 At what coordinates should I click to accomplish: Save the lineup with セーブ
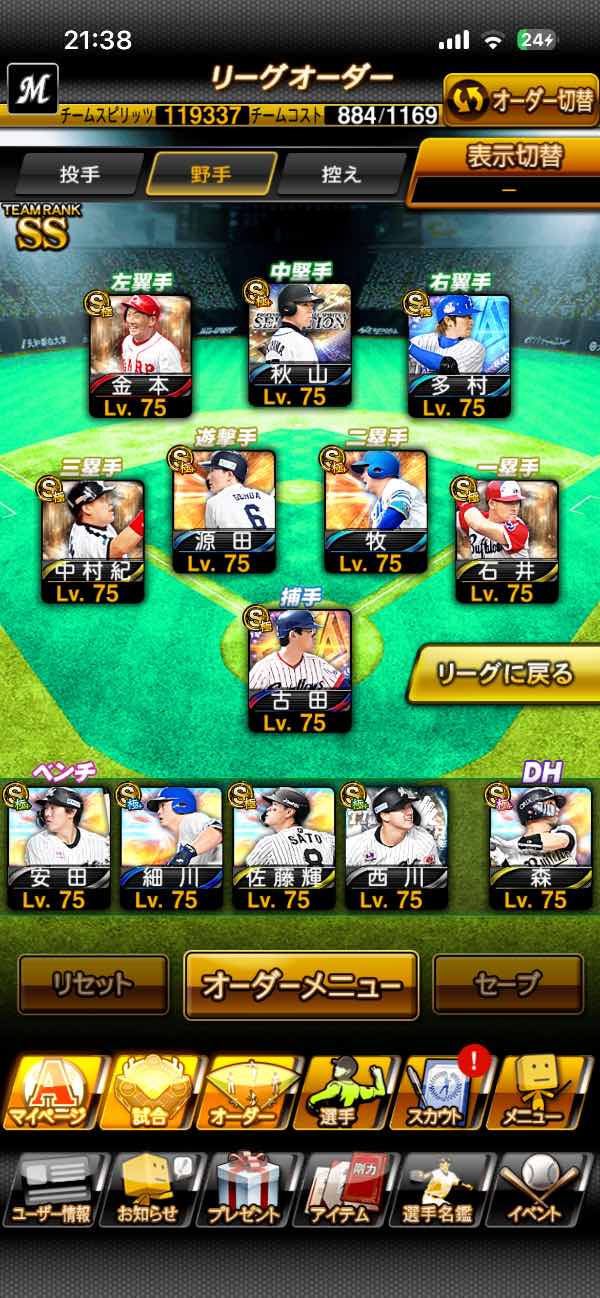point(507,985)
